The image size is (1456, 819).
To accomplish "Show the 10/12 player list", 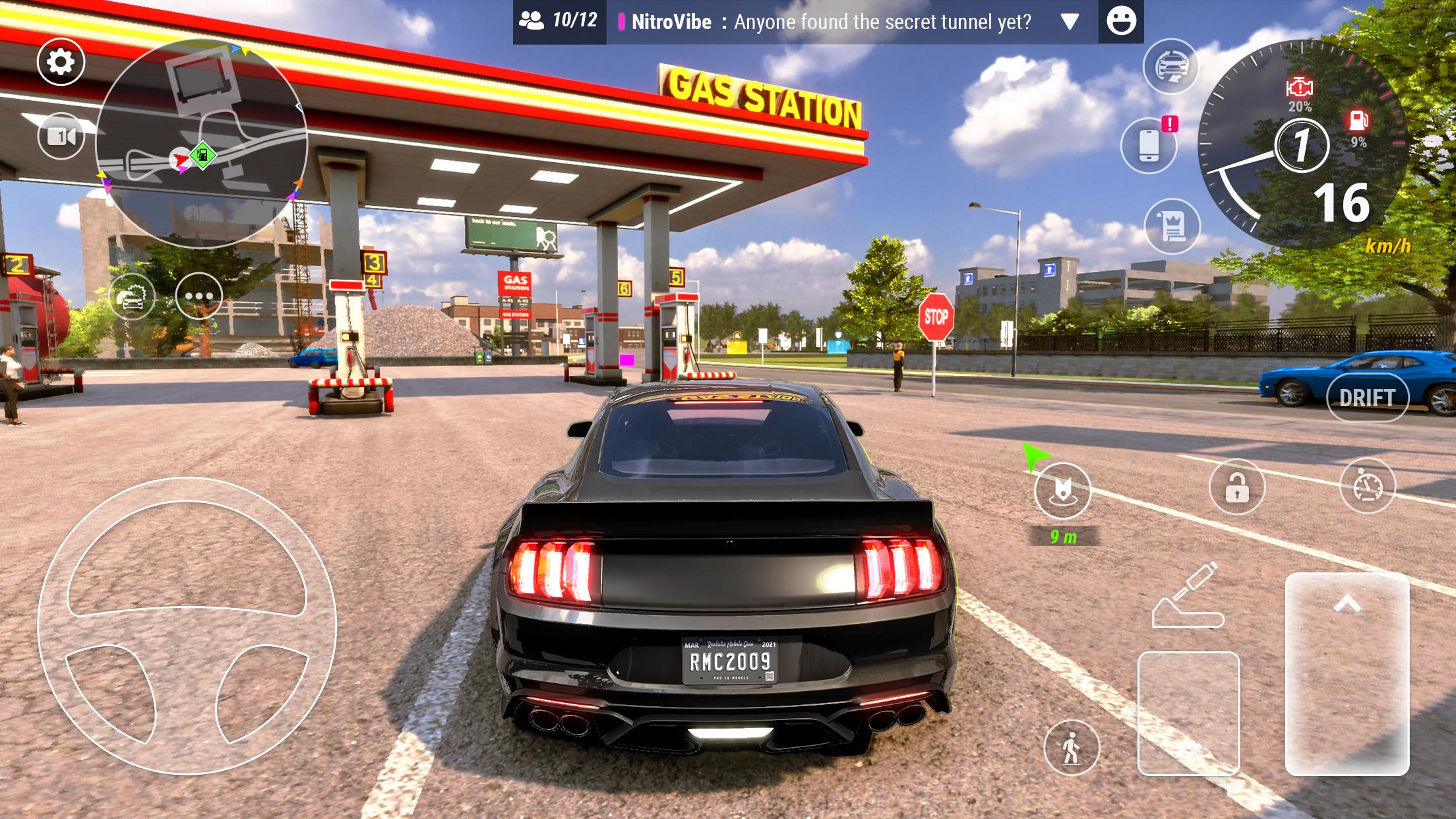I will (559, 22).
